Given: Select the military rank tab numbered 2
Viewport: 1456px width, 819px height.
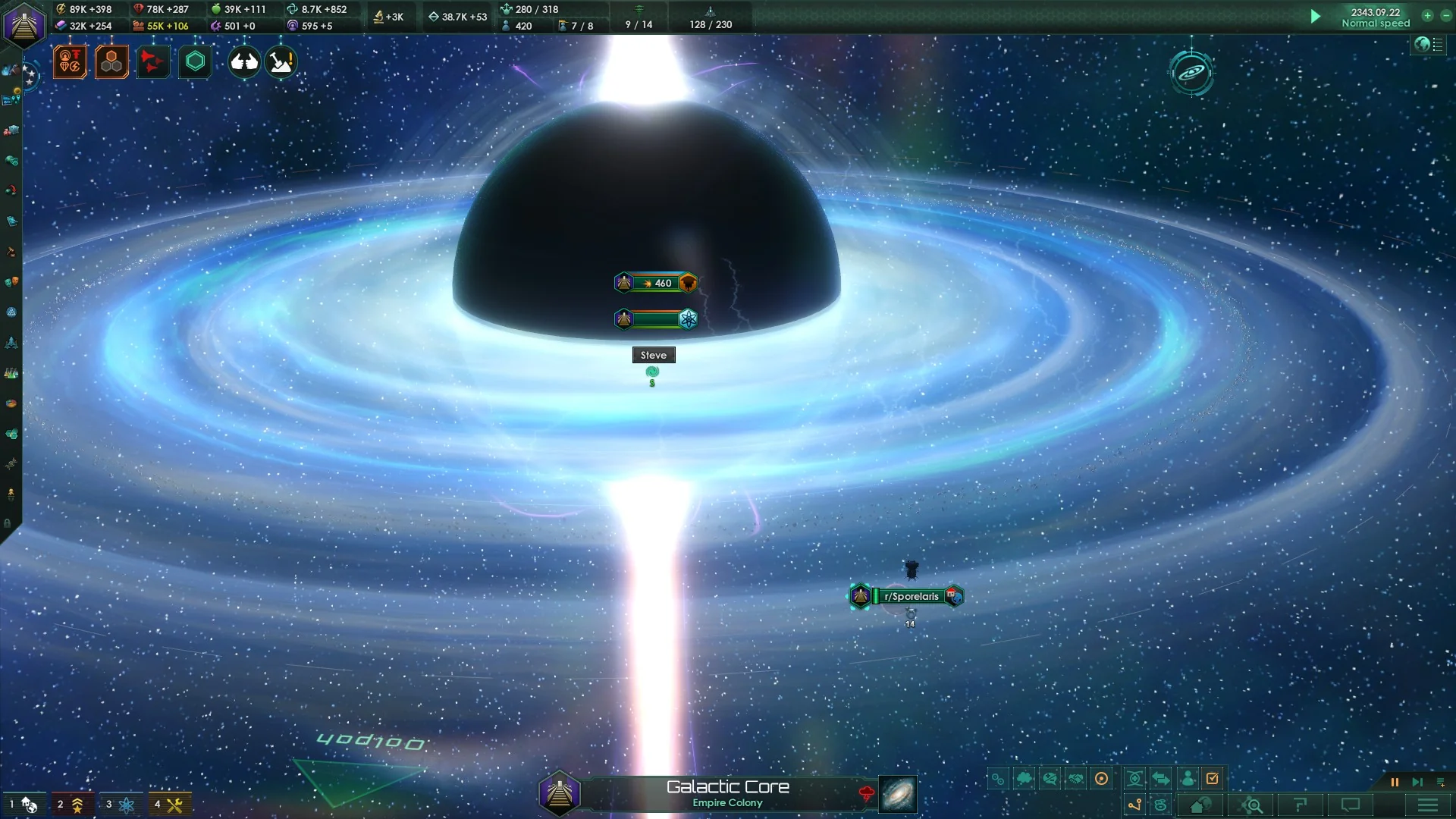Looking at the screenshot, I should tap(71, 804).
